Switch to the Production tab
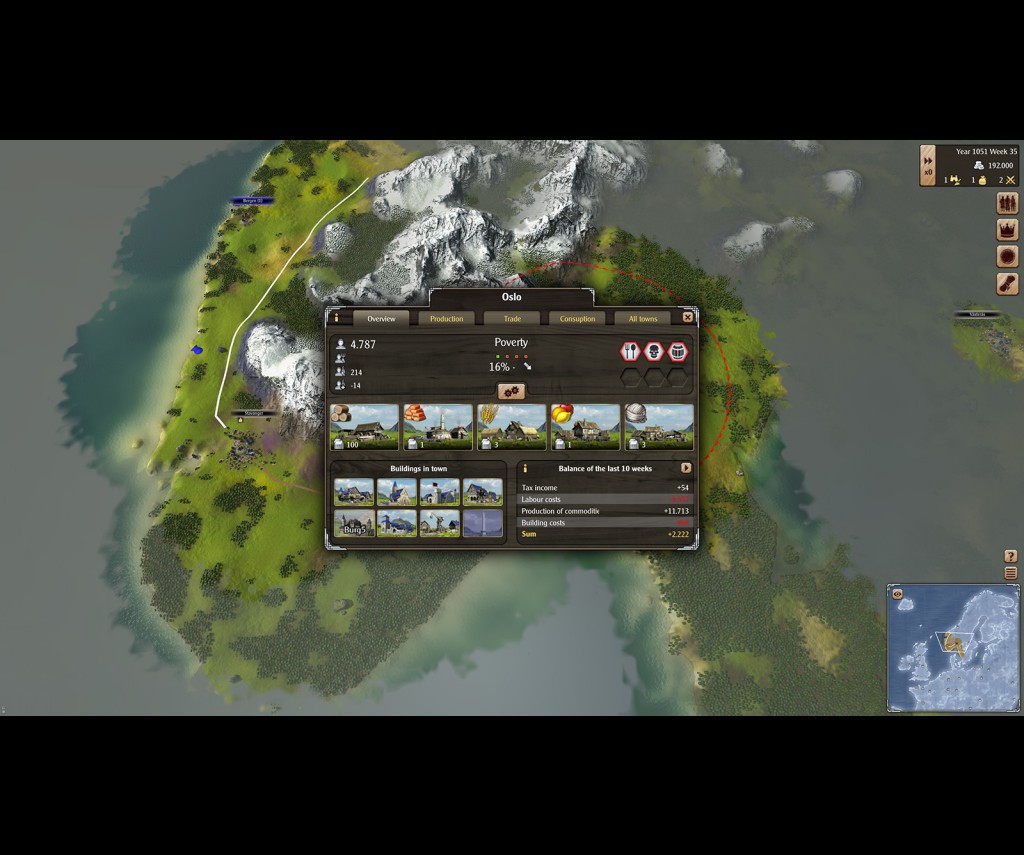The width and height of the screenshot is (1024, 855). tap(446, 319)
